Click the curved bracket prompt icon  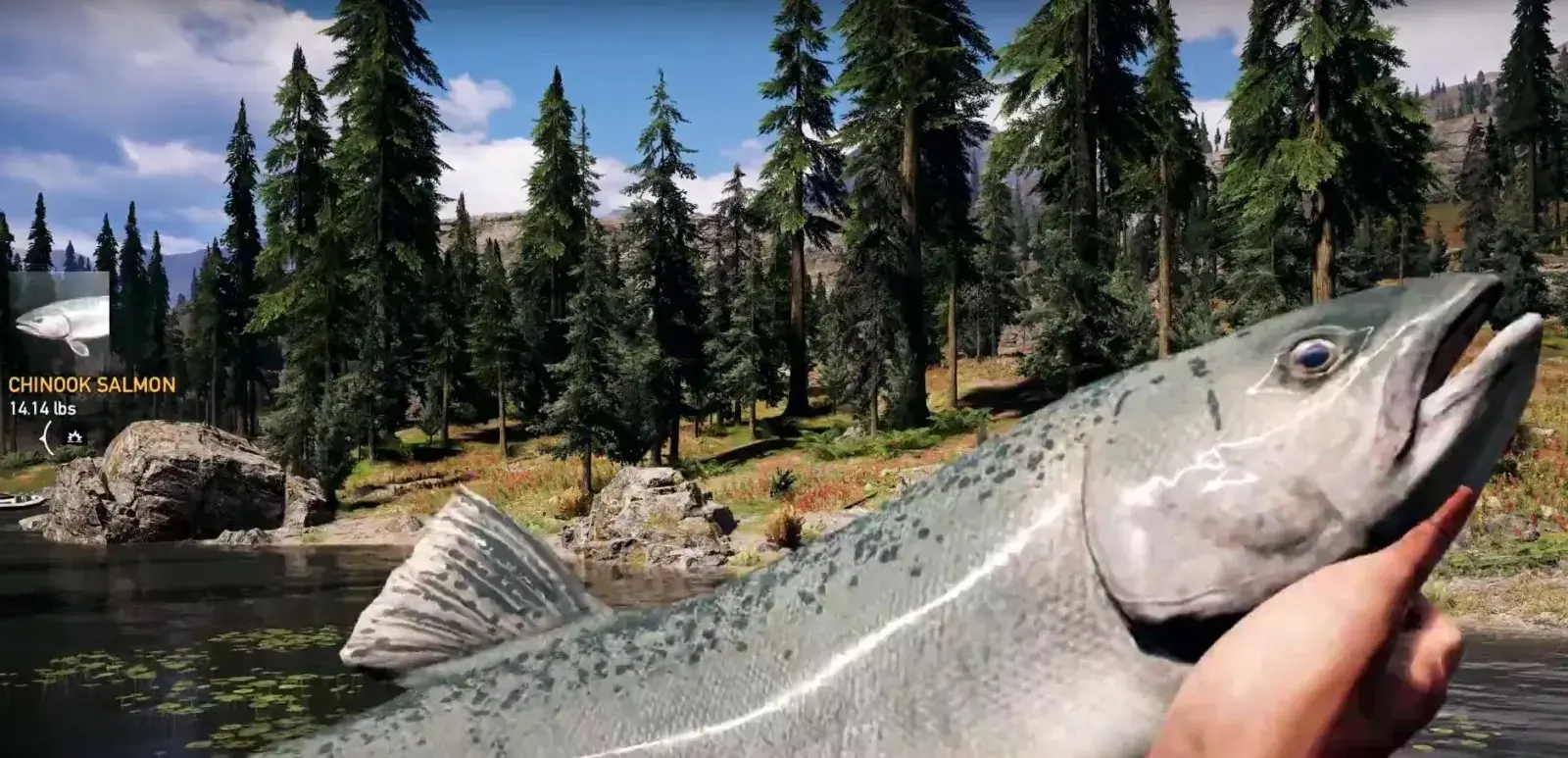tap(47, 436)
